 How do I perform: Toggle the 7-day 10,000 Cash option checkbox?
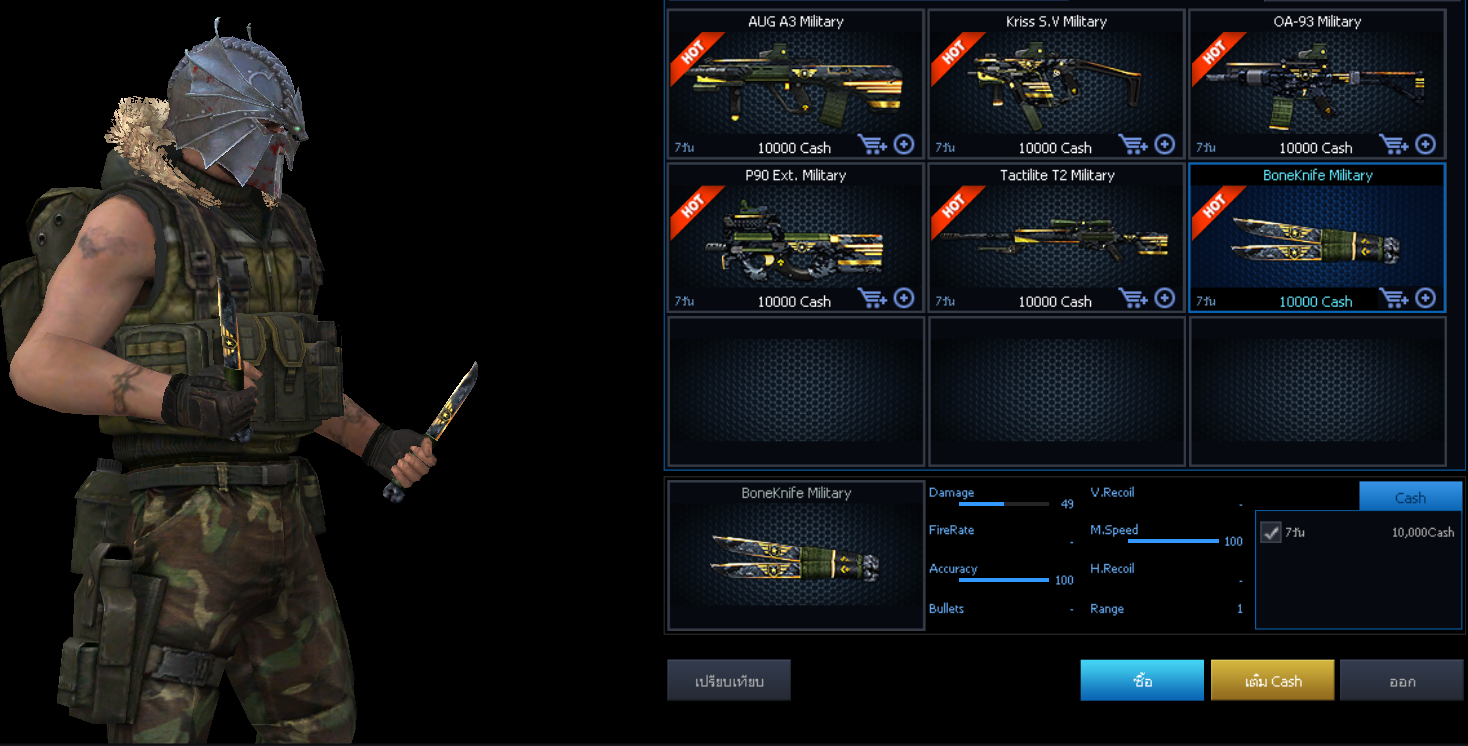coord(1271,533)
